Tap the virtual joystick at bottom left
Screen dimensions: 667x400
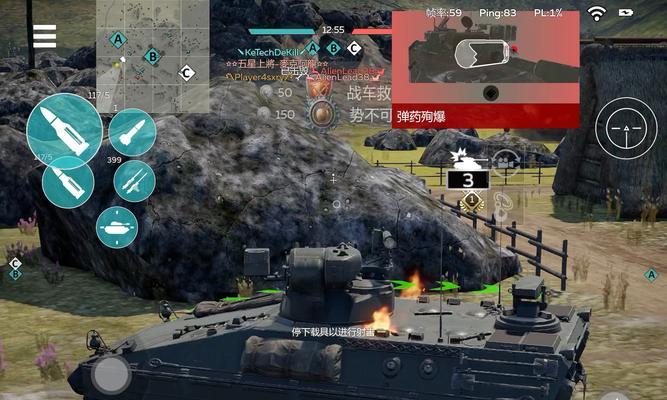coord(111,375)
